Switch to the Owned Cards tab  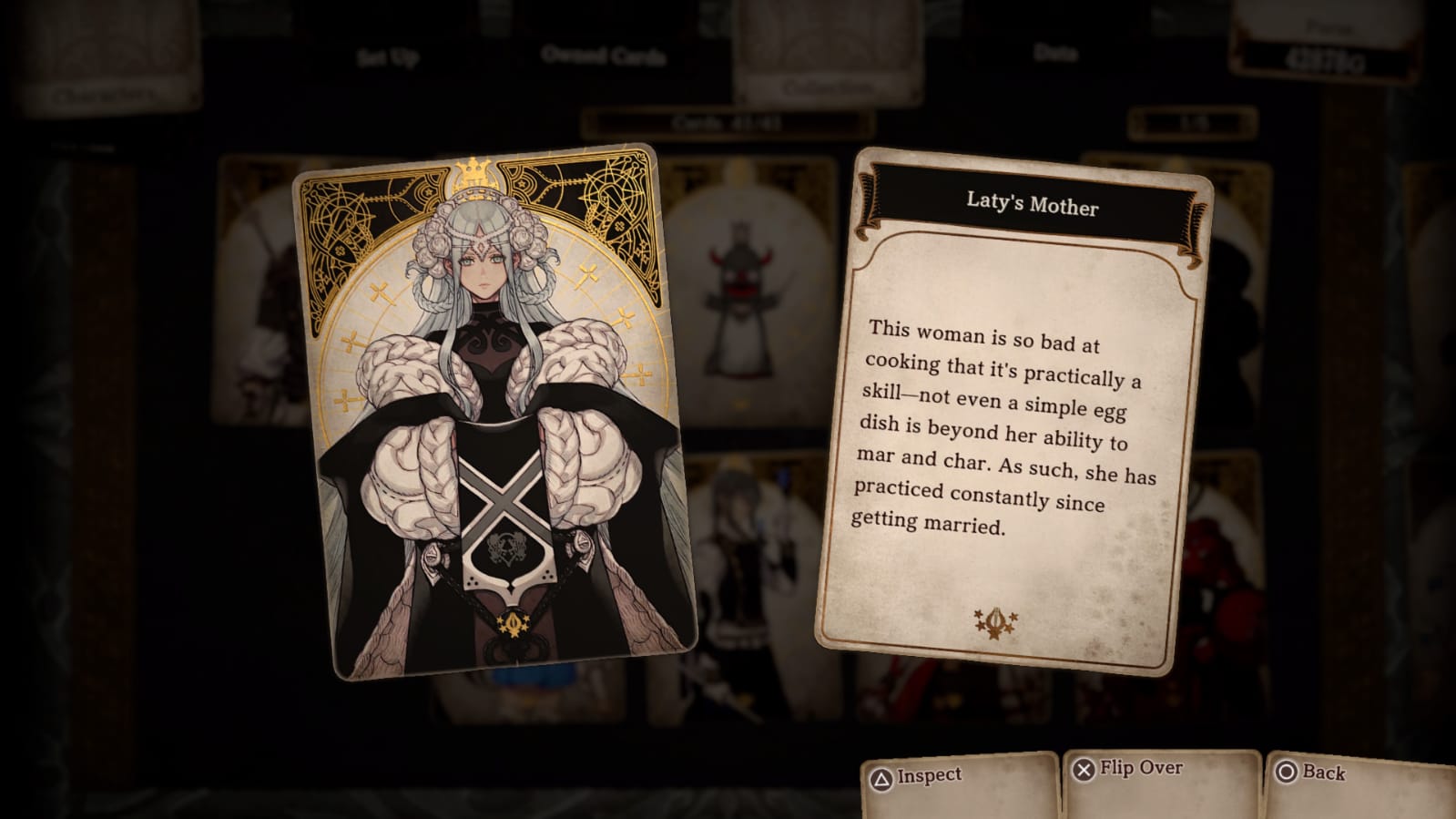pyautogui.click(x=603, y=56)
